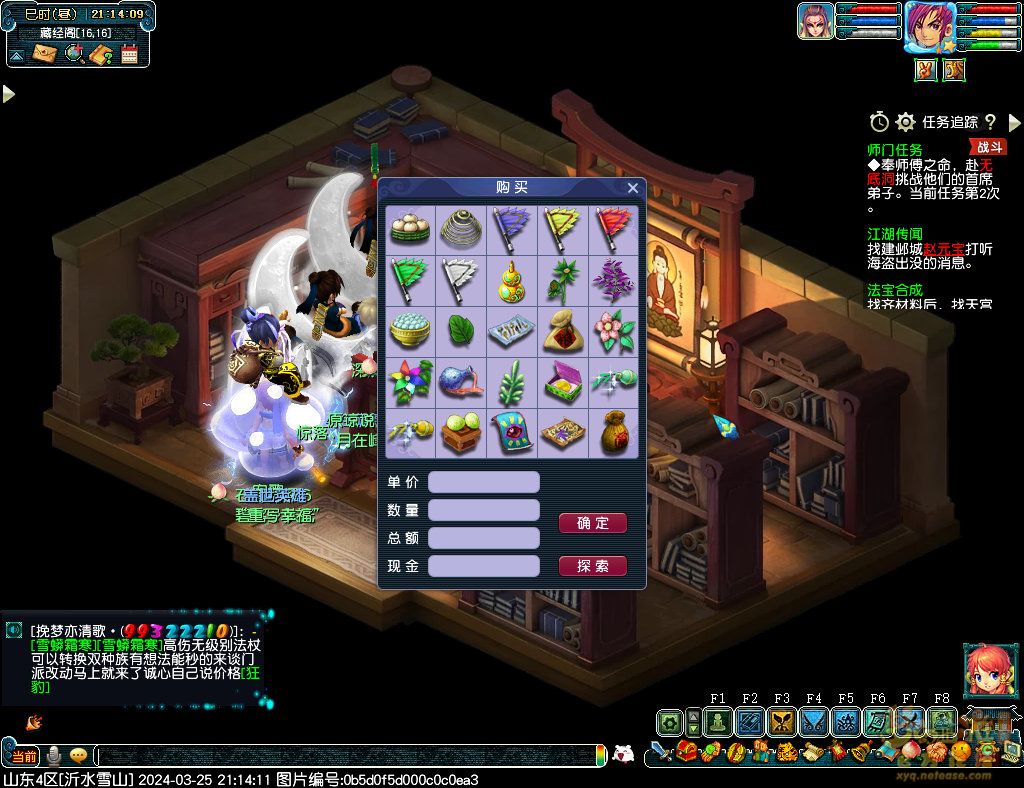
Task: Select the red flag in the shop
Action: 612,229
